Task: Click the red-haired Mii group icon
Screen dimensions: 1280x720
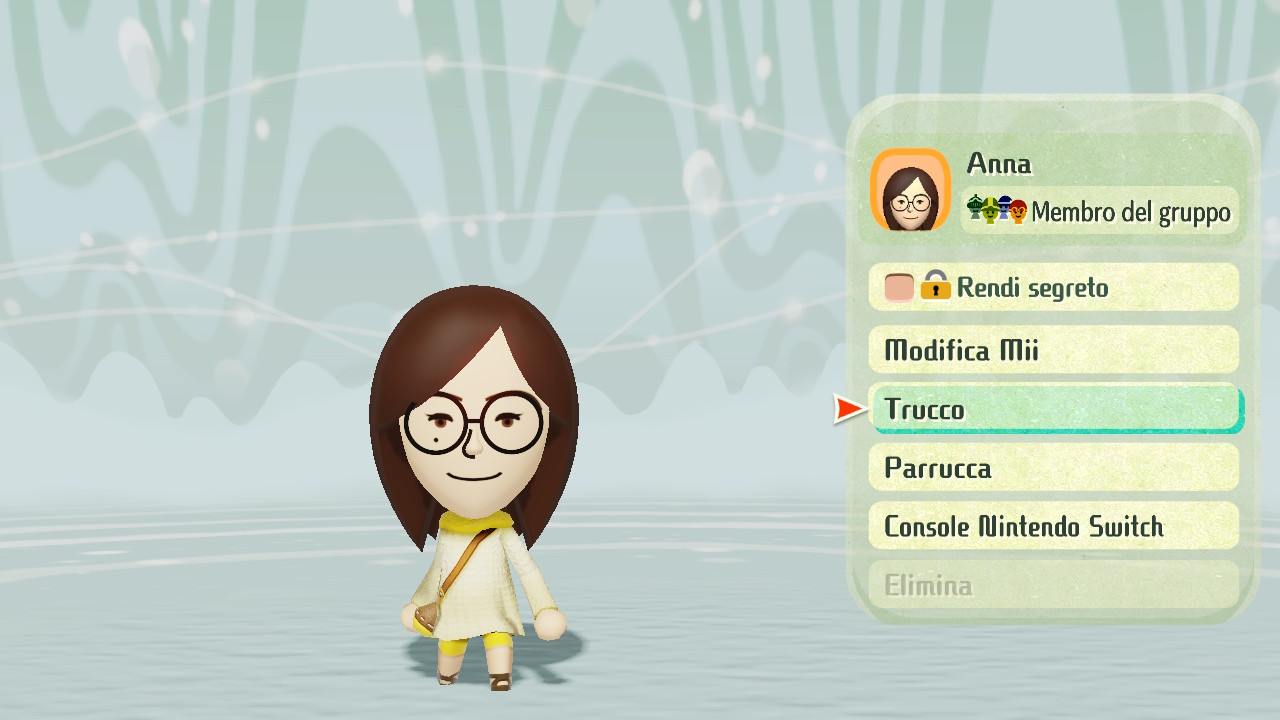Action: coord(1019,210)
